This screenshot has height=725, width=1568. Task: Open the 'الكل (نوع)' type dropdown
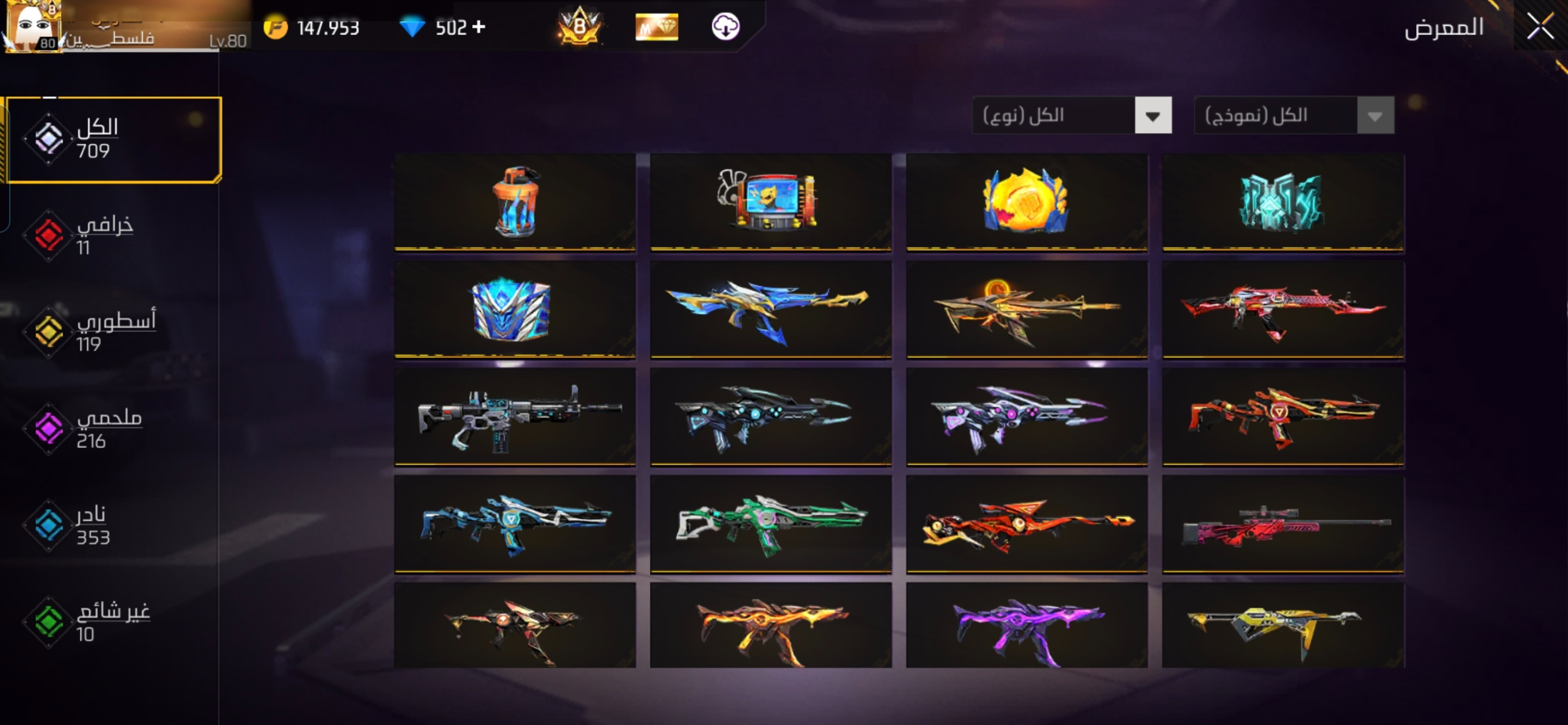1072,115
